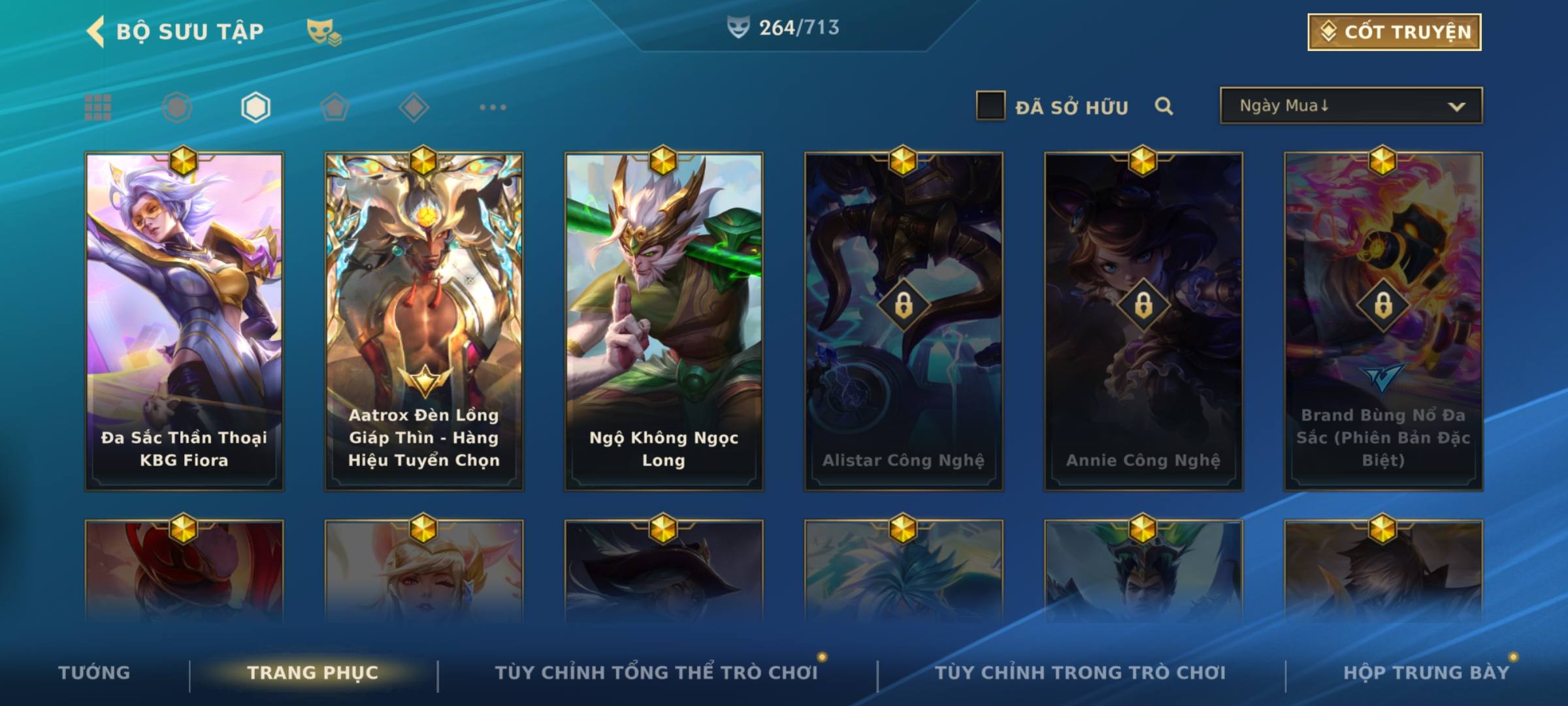Select the hexagon rarity filter
Image resolution: width=1568 pixels, height=706 pixels.
[x=255, y=107]
